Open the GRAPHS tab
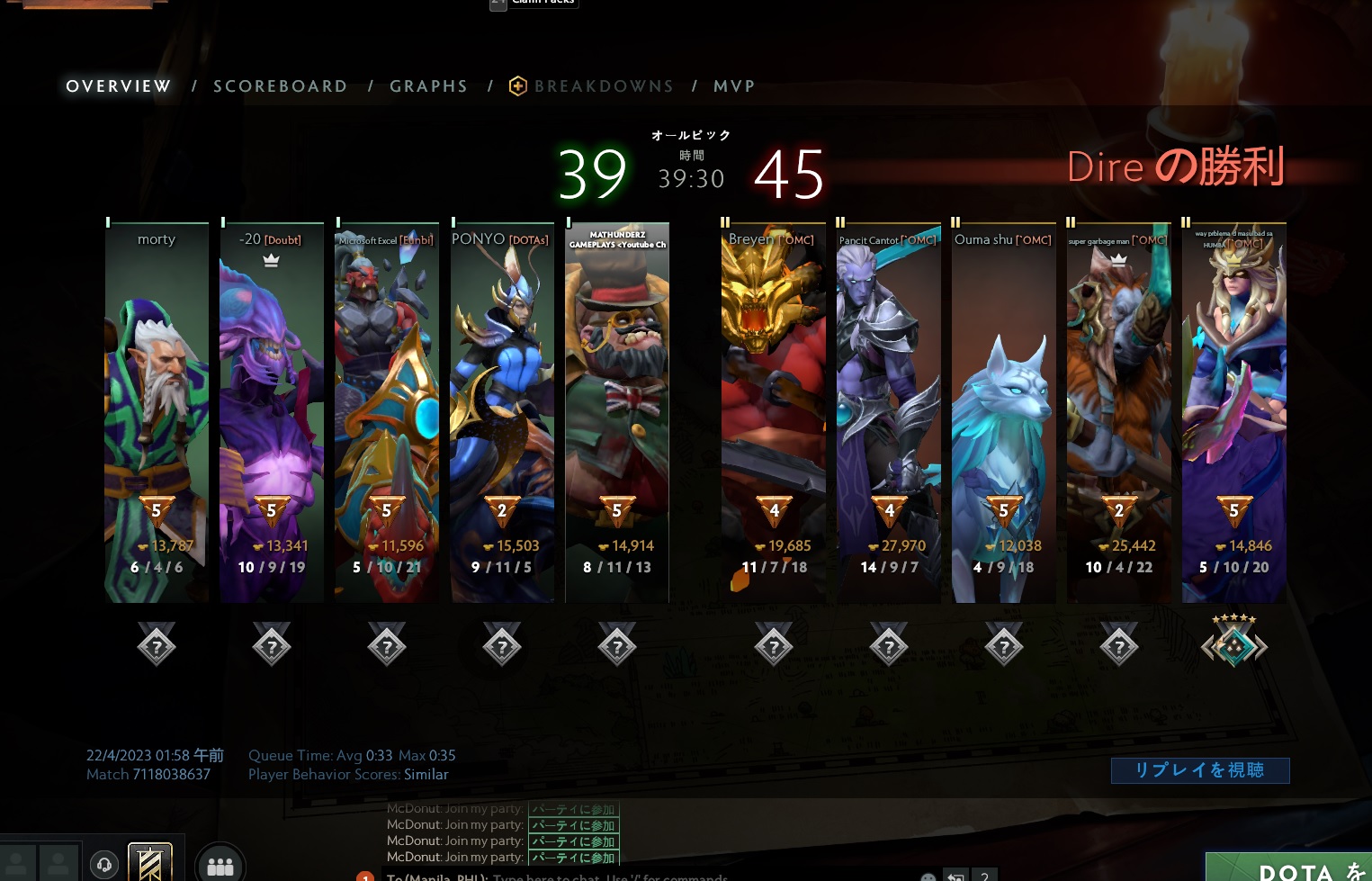This screenshot has width=1372, height=881. (x=429, y=85)
